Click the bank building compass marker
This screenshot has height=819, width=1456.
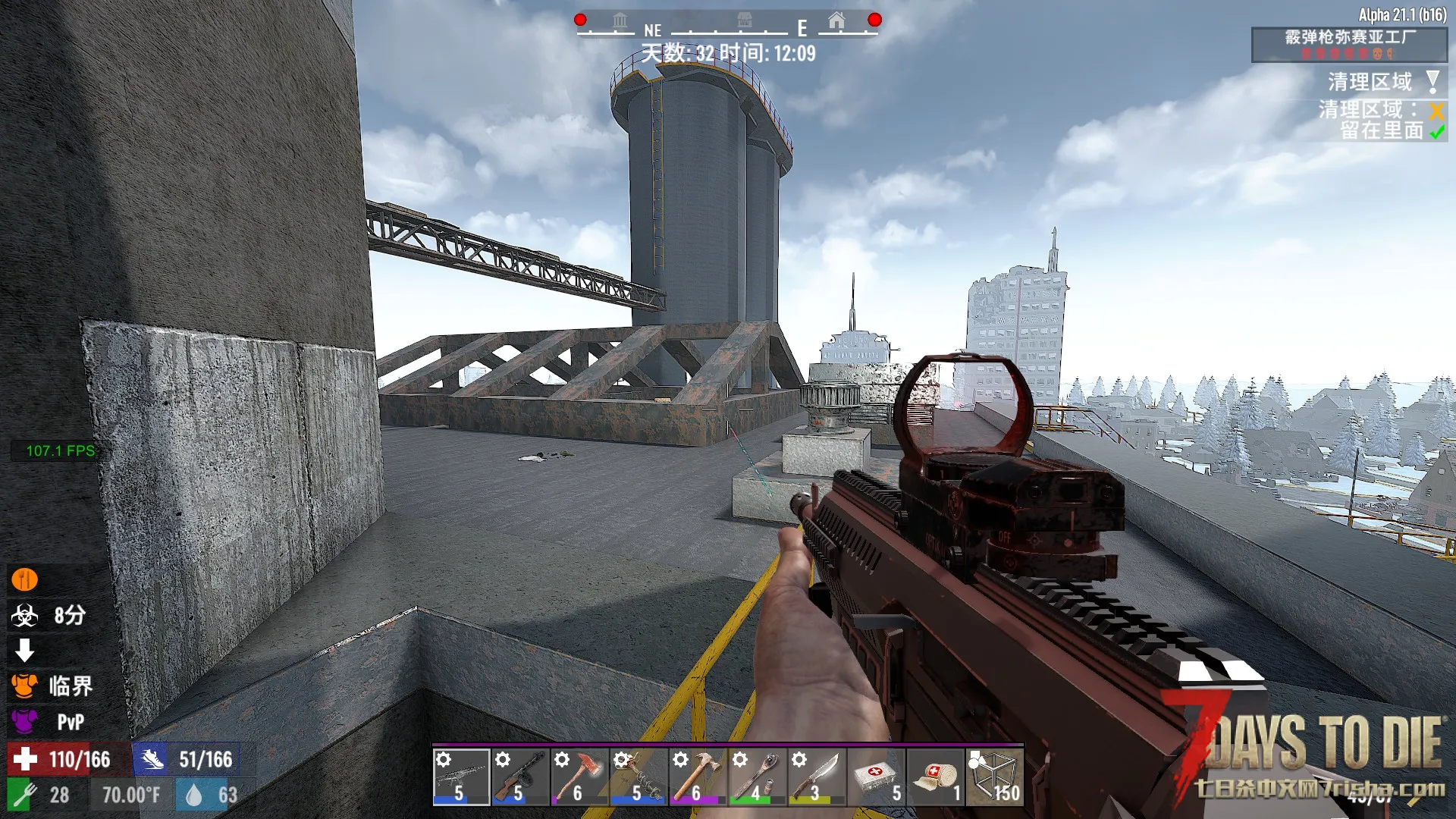[x=620, y=21]
